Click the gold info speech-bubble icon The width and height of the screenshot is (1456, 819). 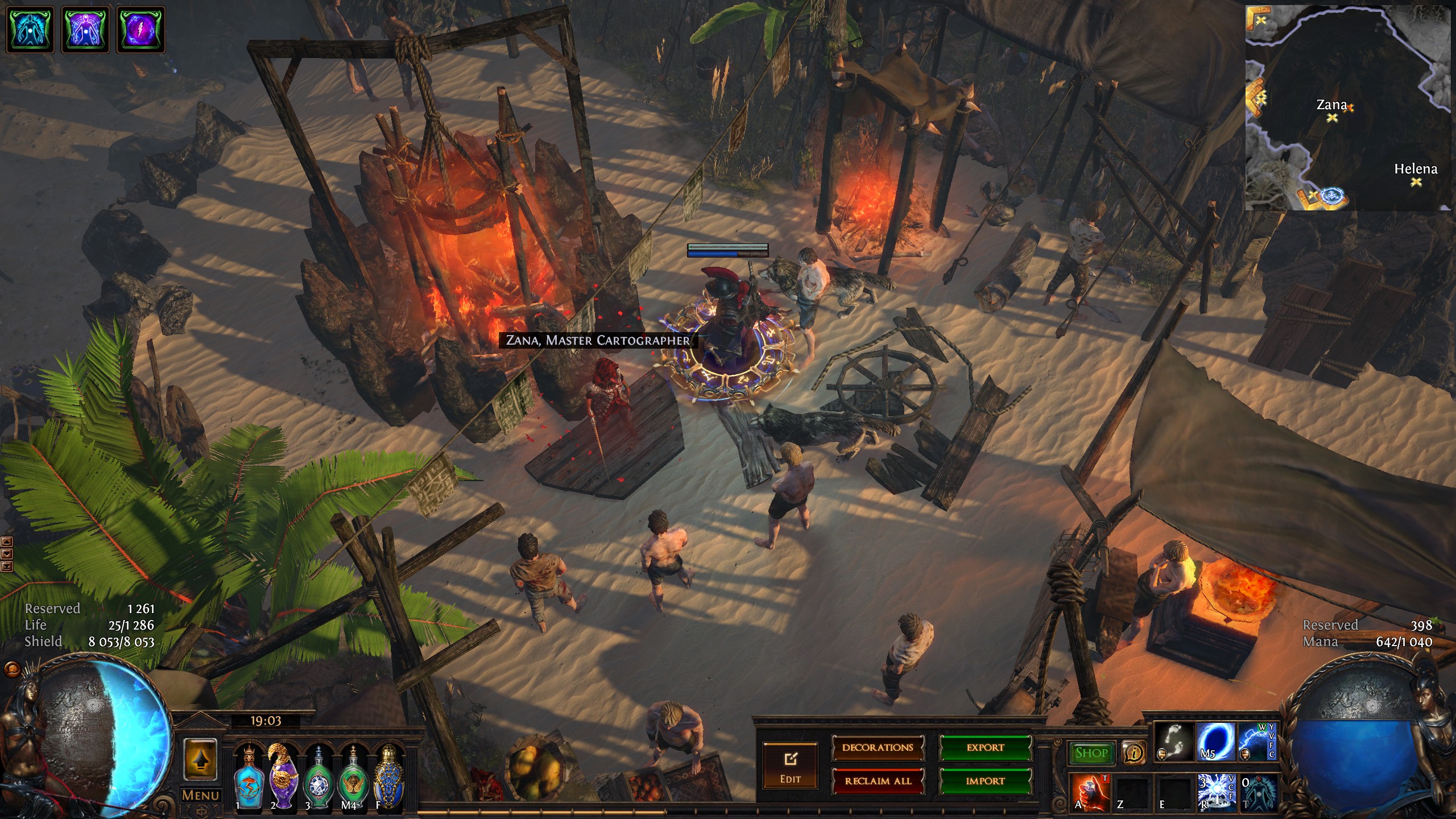1134,753
